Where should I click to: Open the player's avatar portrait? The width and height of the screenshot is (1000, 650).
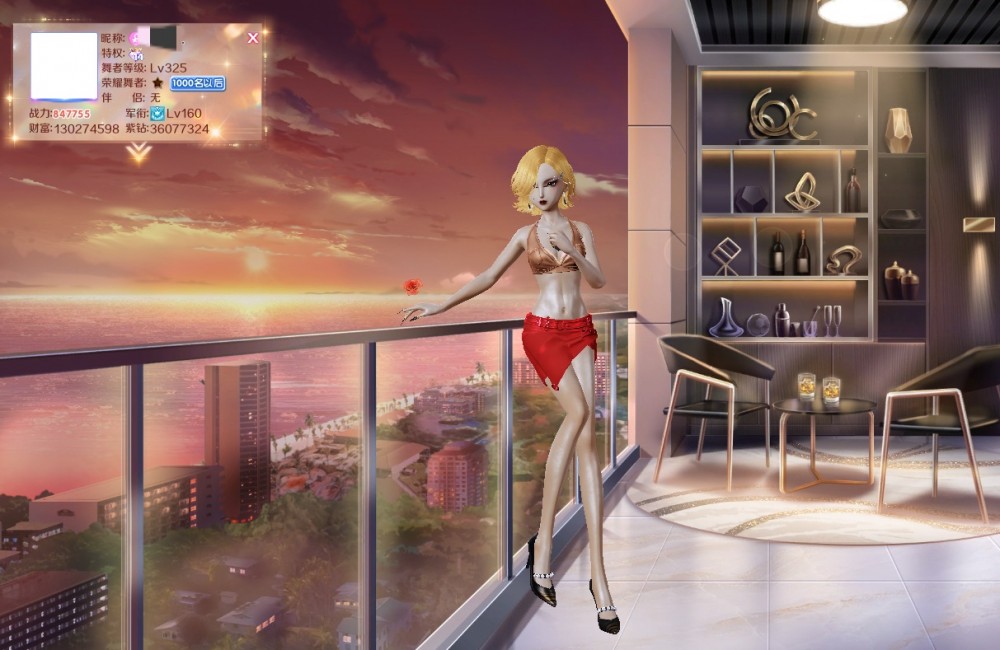pos(64,66)
